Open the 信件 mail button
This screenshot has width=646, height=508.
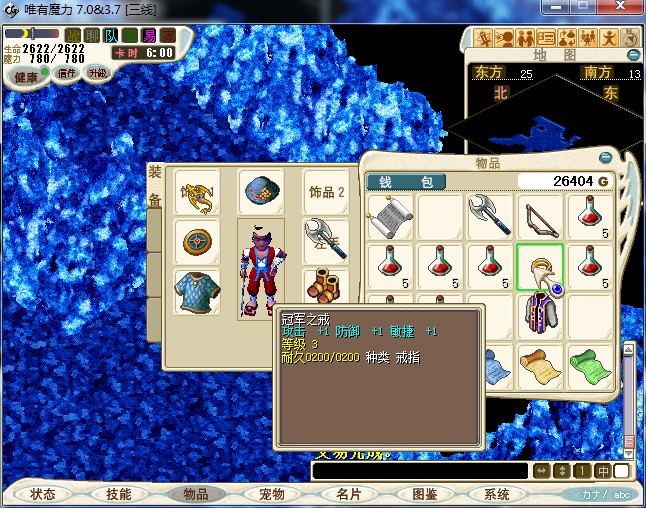pos(67,73)
